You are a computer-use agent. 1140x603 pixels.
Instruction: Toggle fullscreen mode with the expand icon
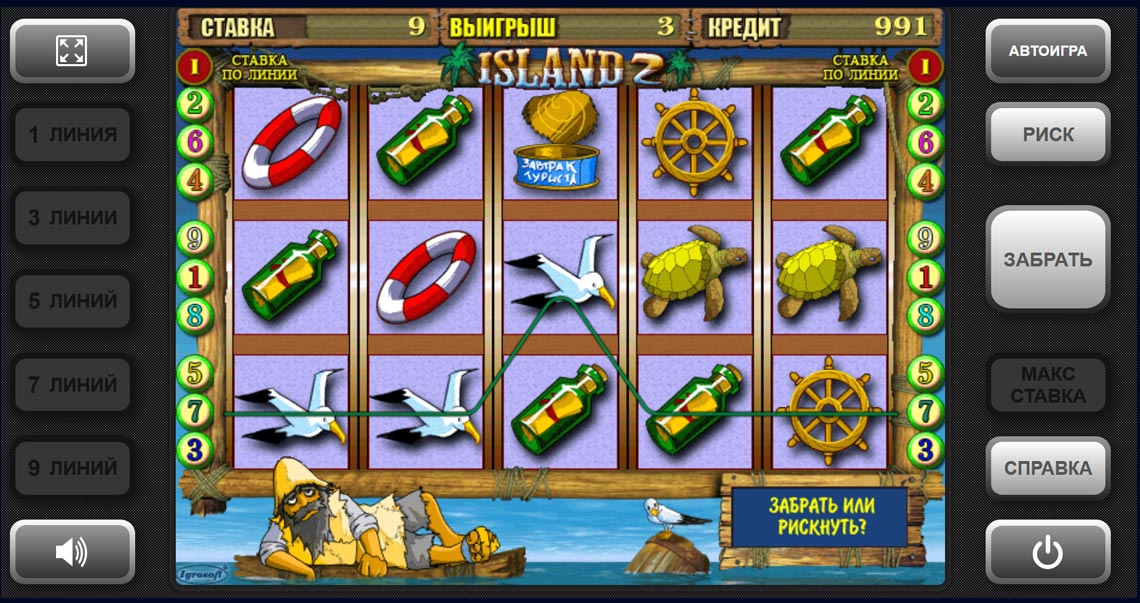(x=72, y=51)
